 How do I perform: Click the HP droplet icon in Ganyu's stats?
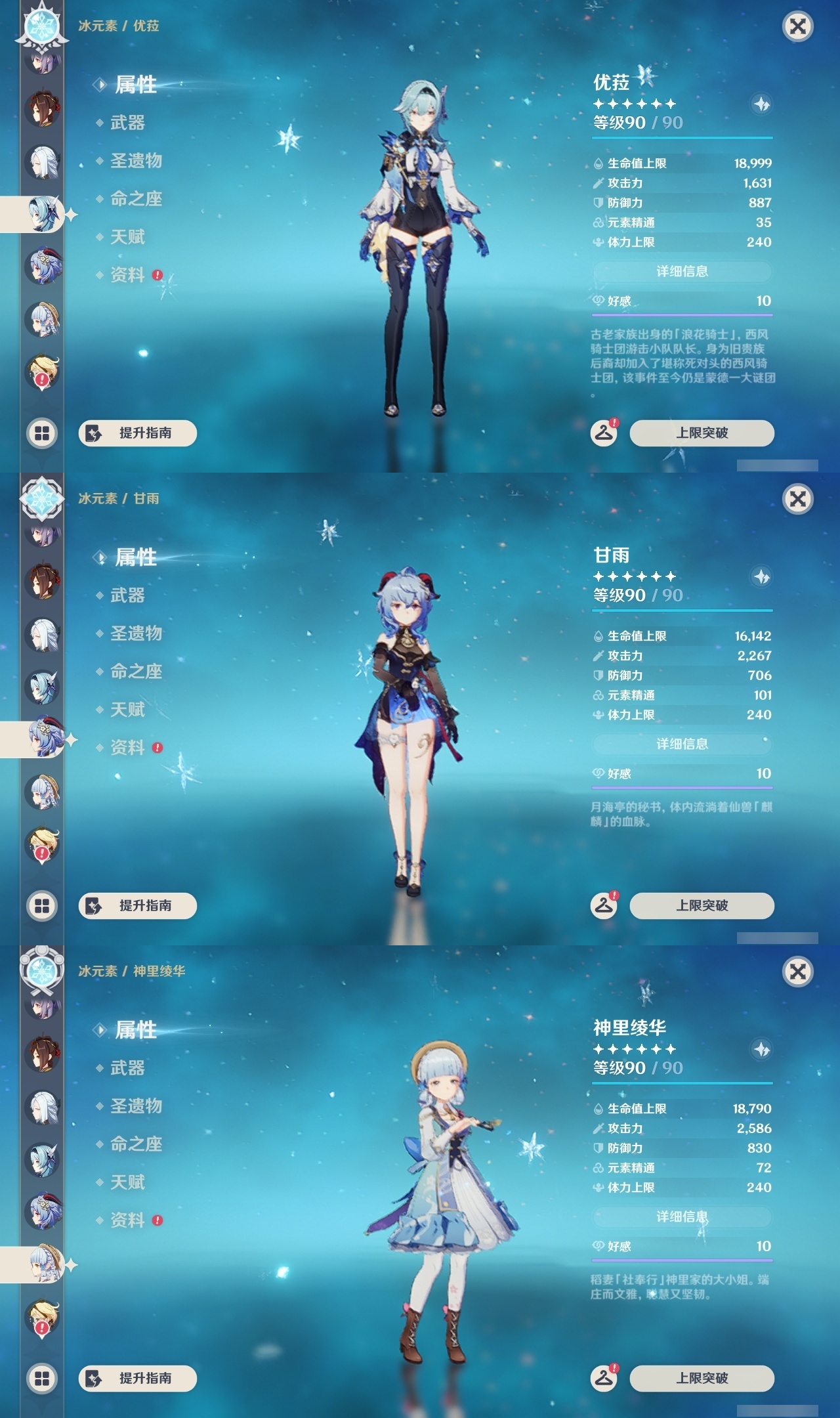click(x=597, y=636)
